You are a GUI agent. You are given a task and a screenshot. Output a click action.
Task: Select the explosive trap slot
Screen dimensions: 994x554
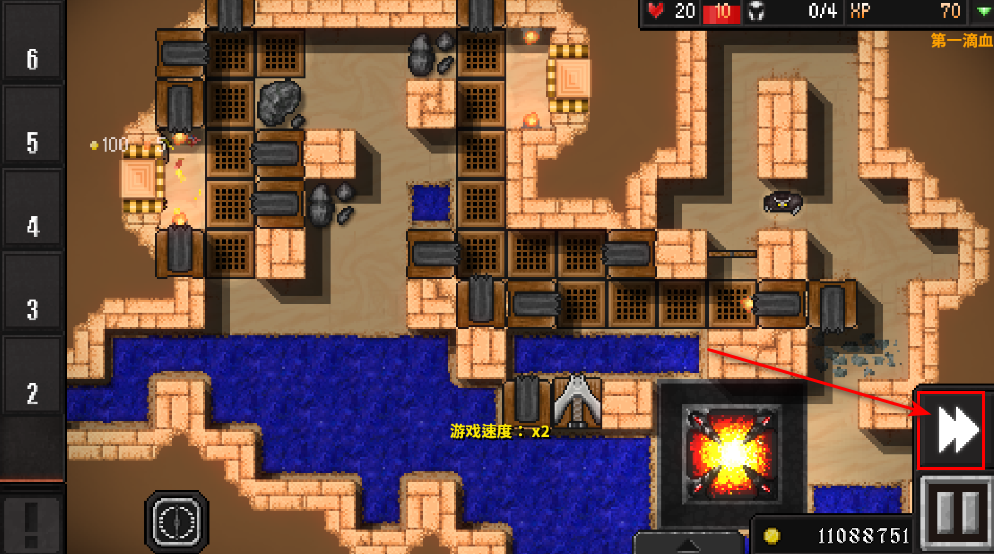coord(731,454)
